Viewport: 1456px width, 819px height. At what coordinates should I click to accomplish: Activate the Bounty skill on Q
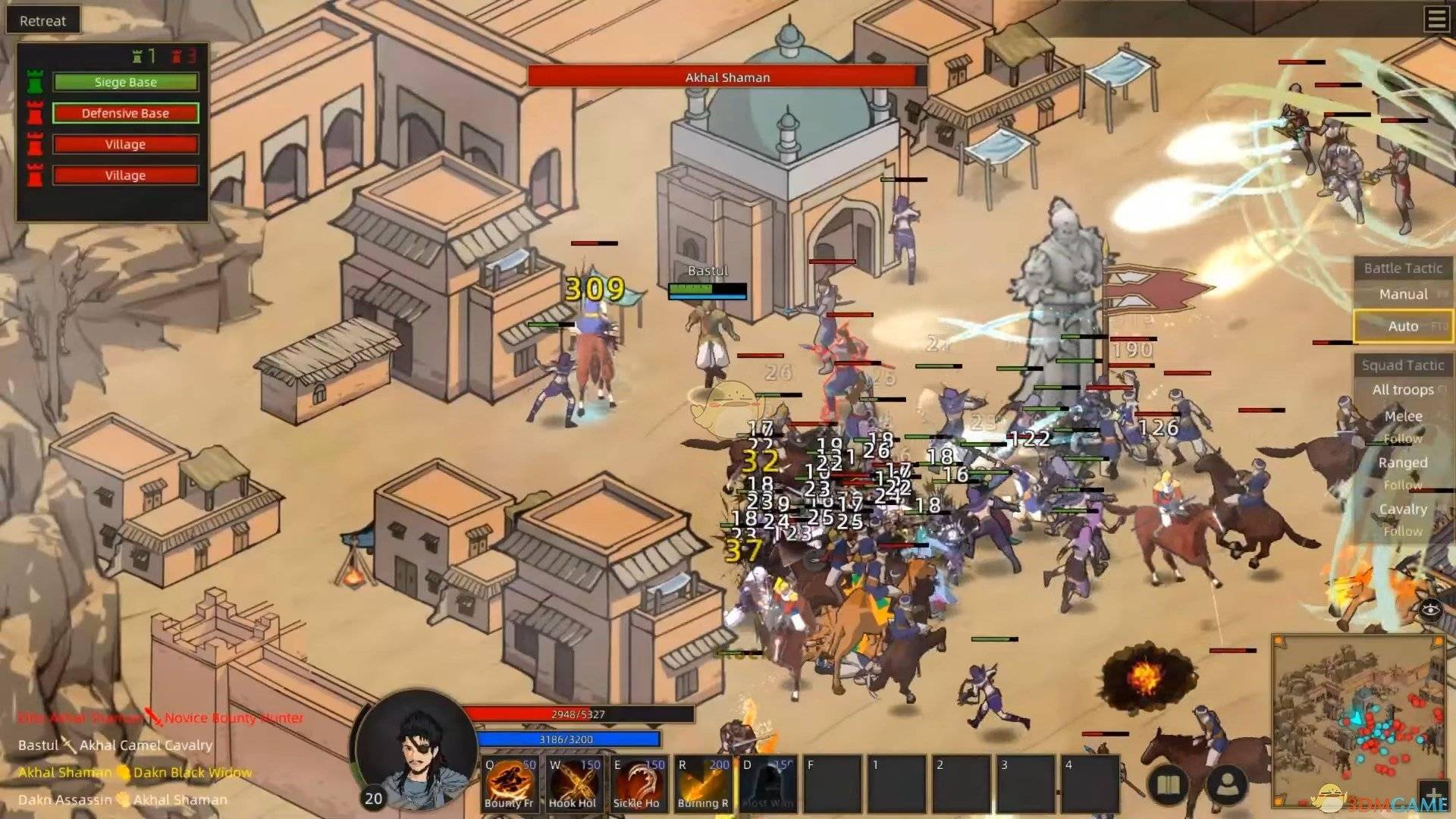510,784
